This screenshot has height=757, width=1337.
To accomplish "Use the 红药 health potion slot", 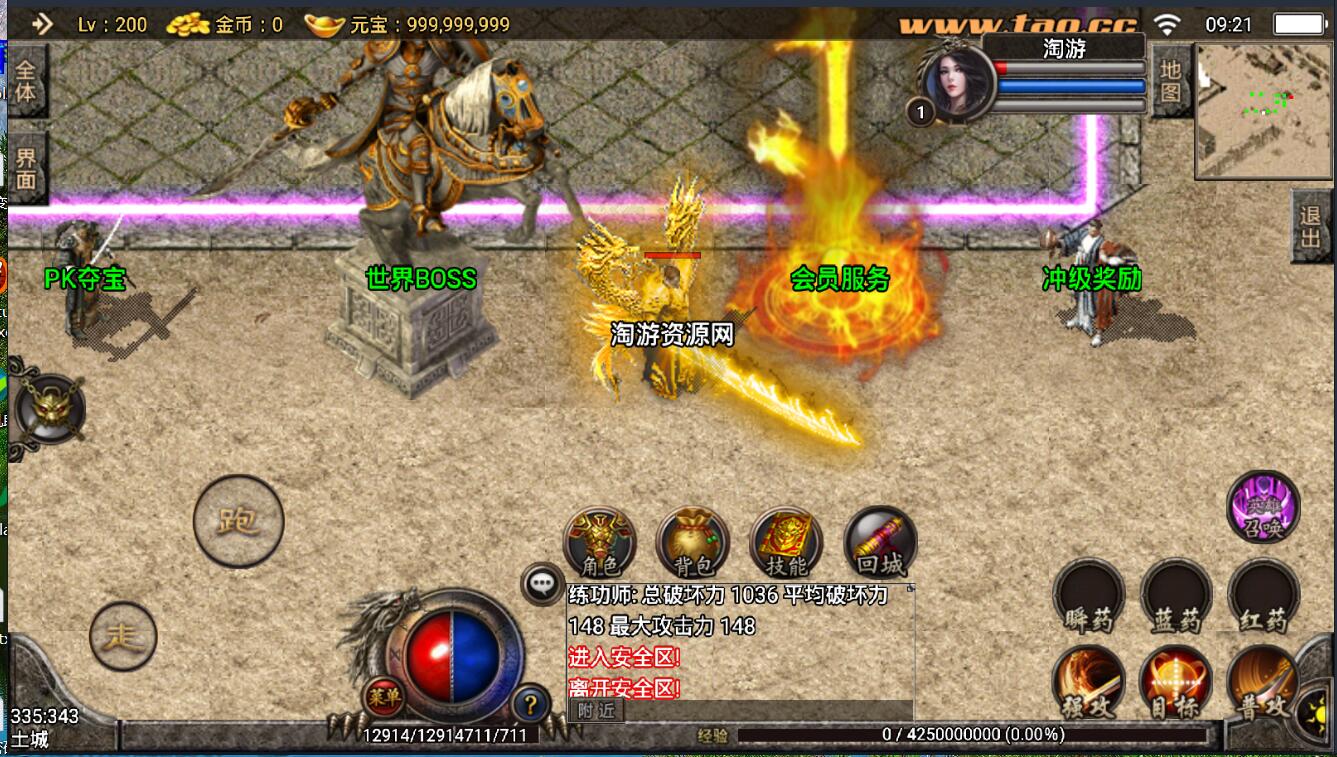I will pos(1263,596).
